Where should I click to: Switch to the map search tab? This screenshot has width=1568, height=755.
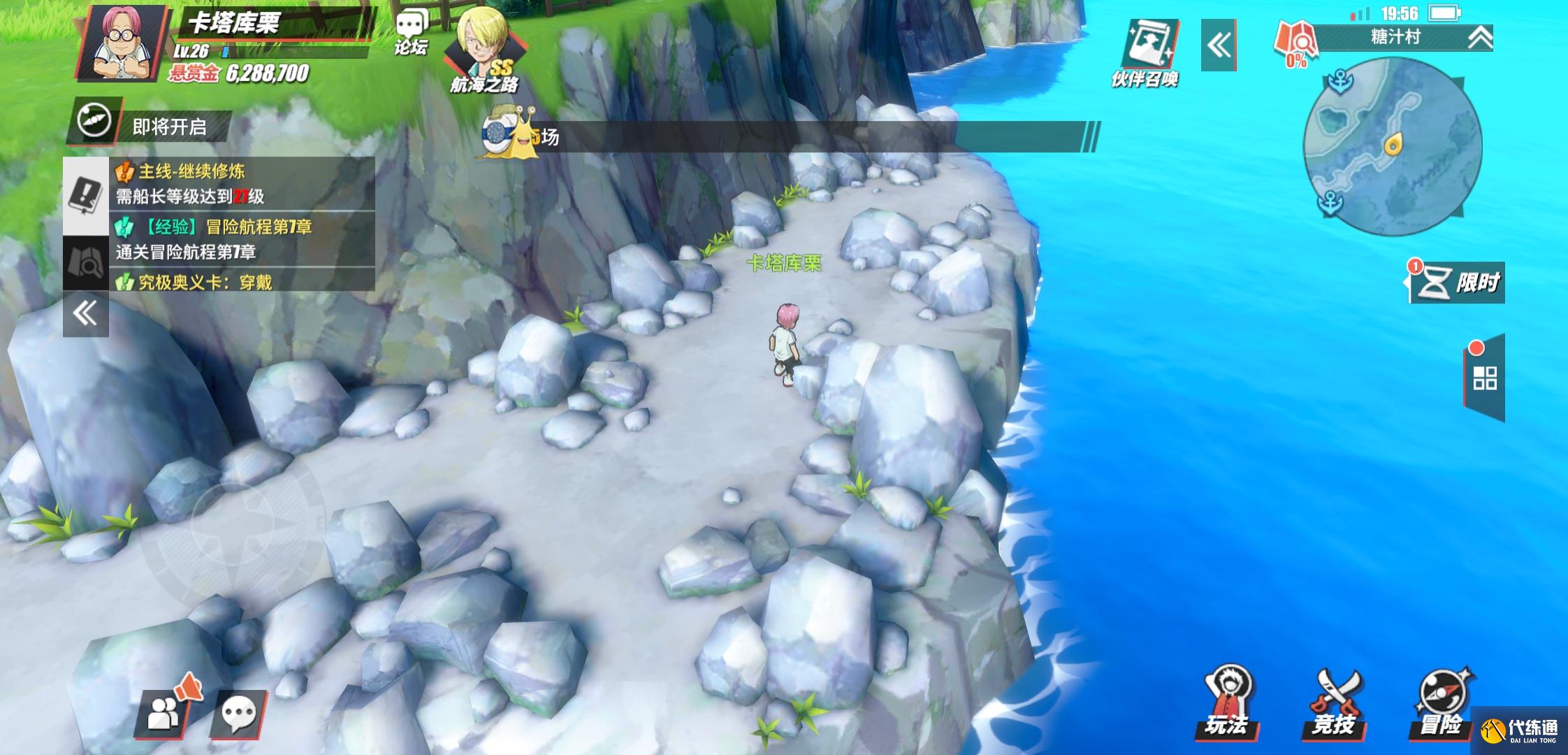click(x=86, y=263)
